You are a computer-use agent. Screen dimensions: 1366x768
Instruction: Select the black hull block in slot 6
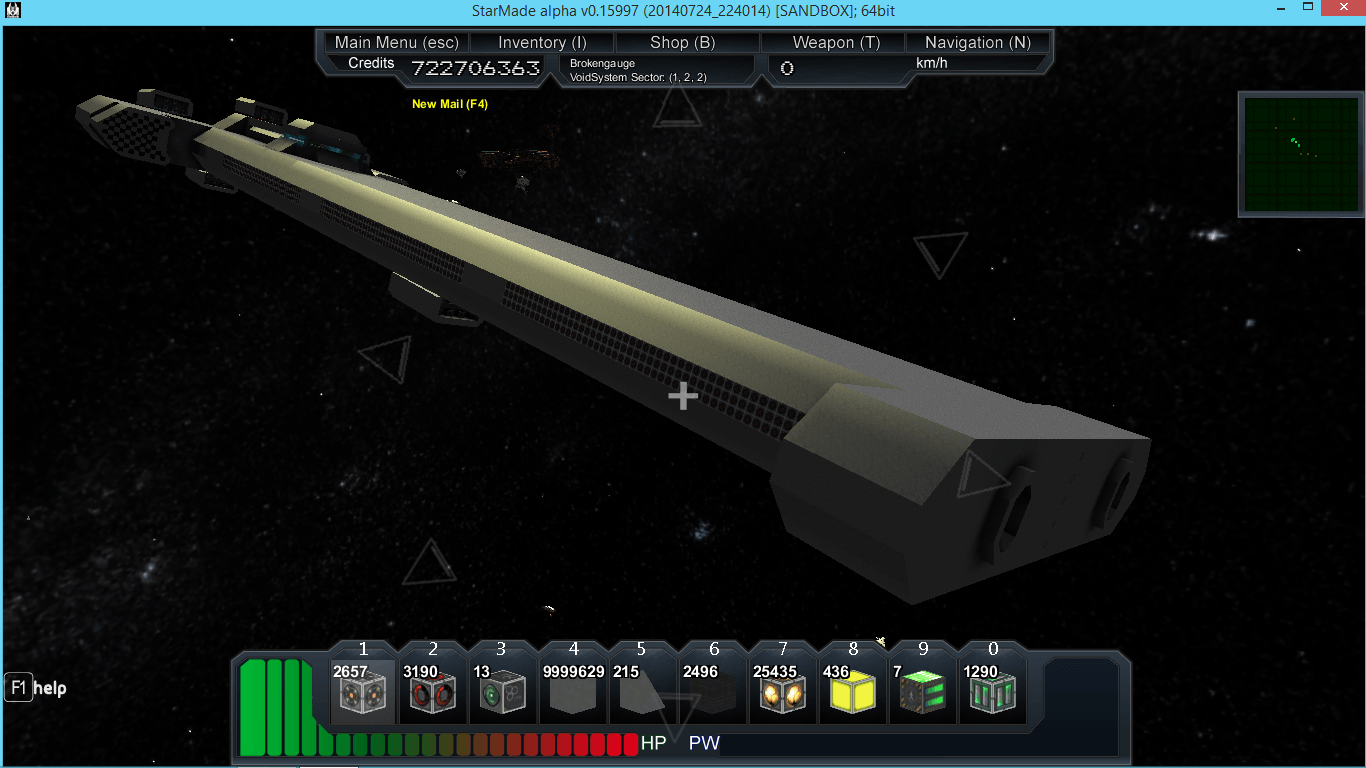click(x=712, y=690)
